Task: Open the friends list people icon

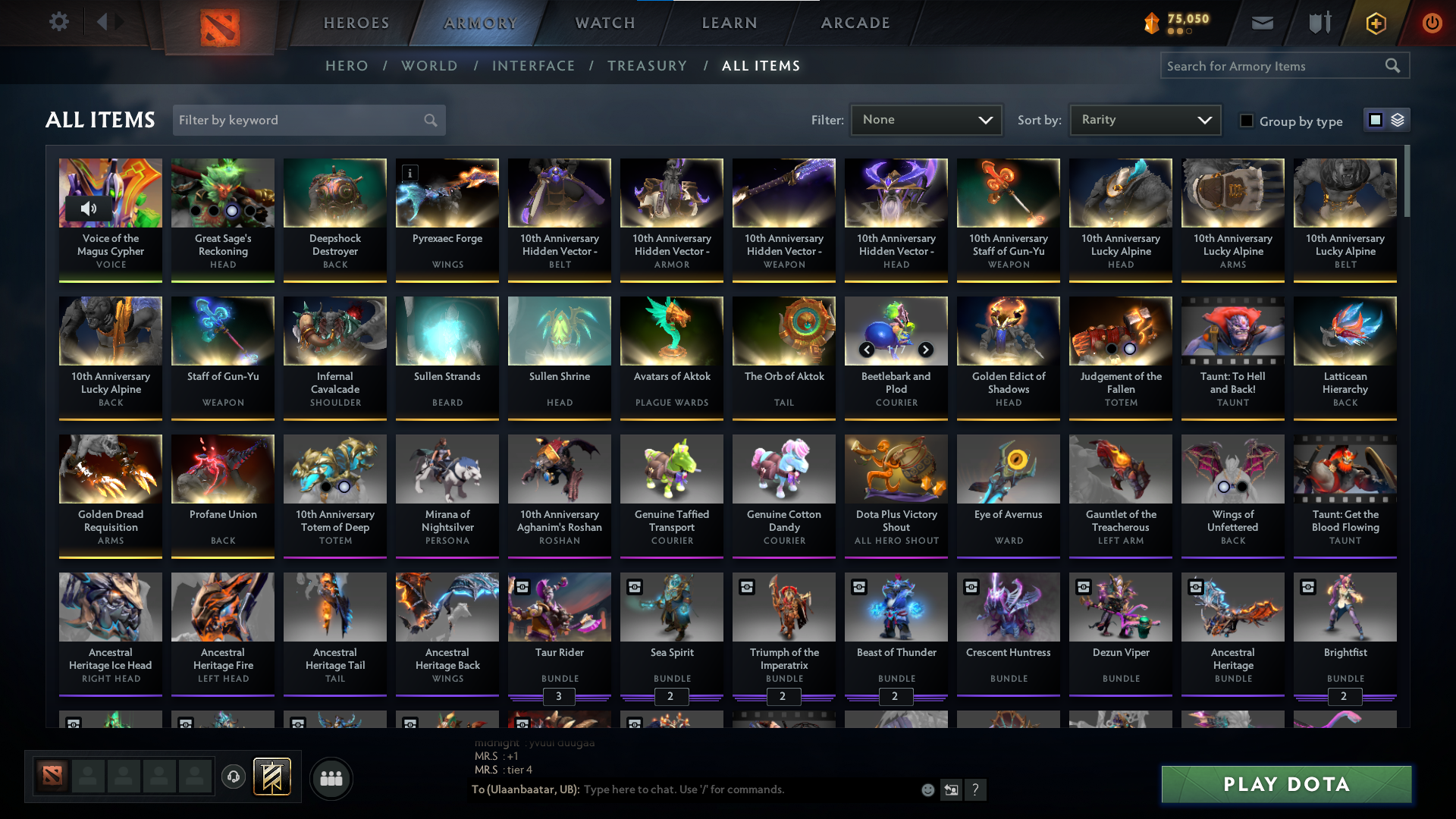Action: [331, 777]
